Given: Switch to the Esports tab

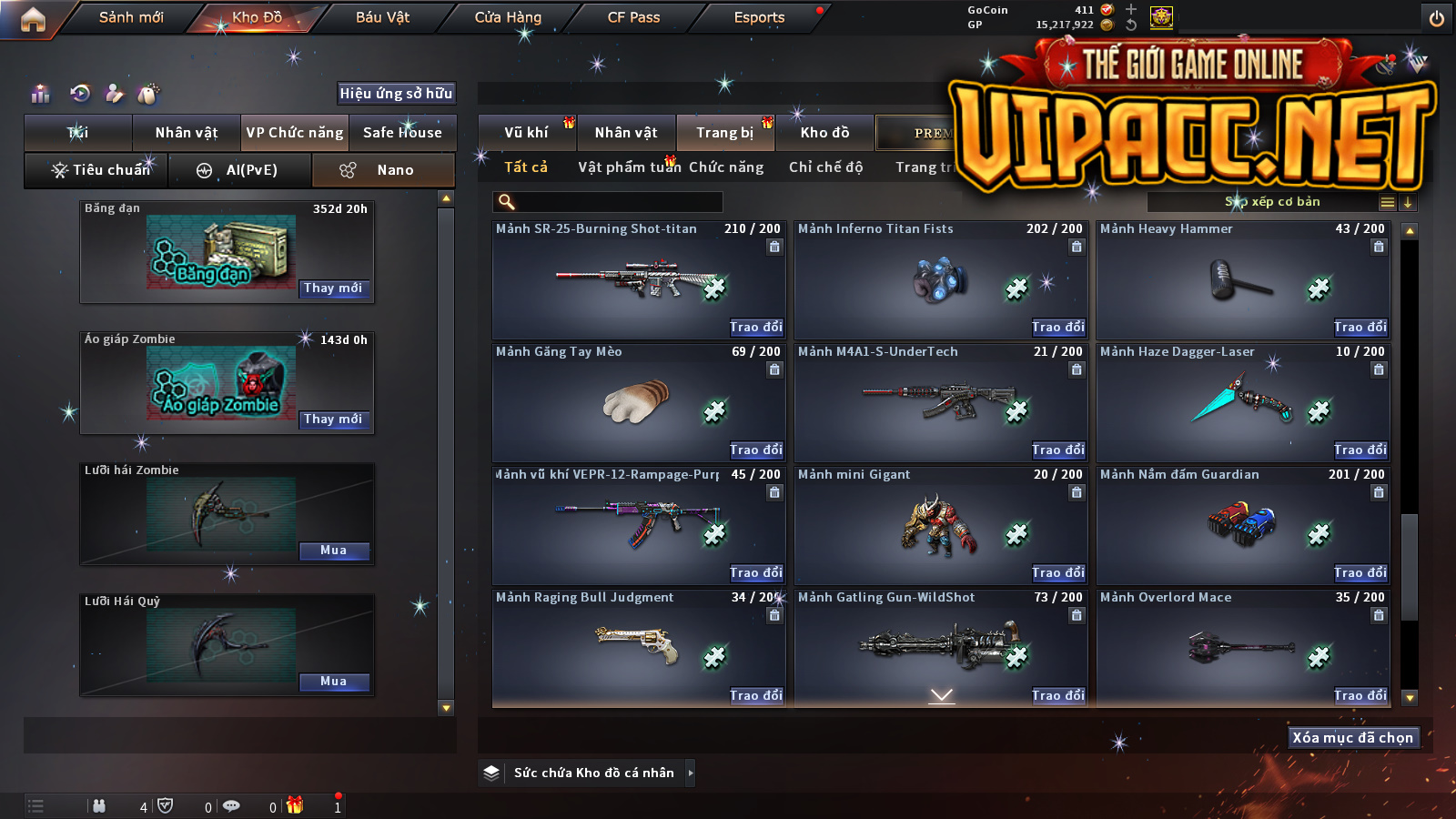Looking at the screenshot, I should point(759,17).
